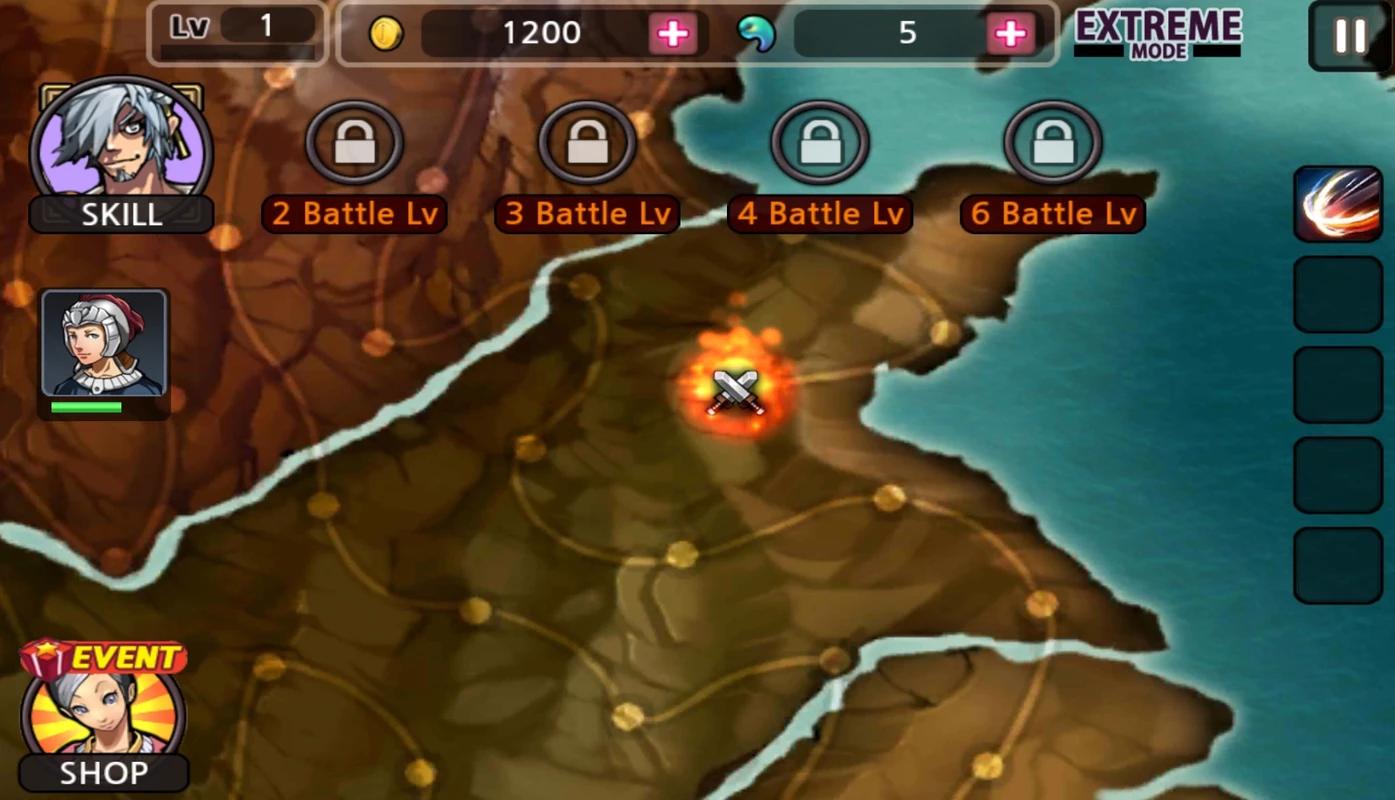Select the locked 4 Battle Lv stage
1395x800 pixels.
pos(818,142)
